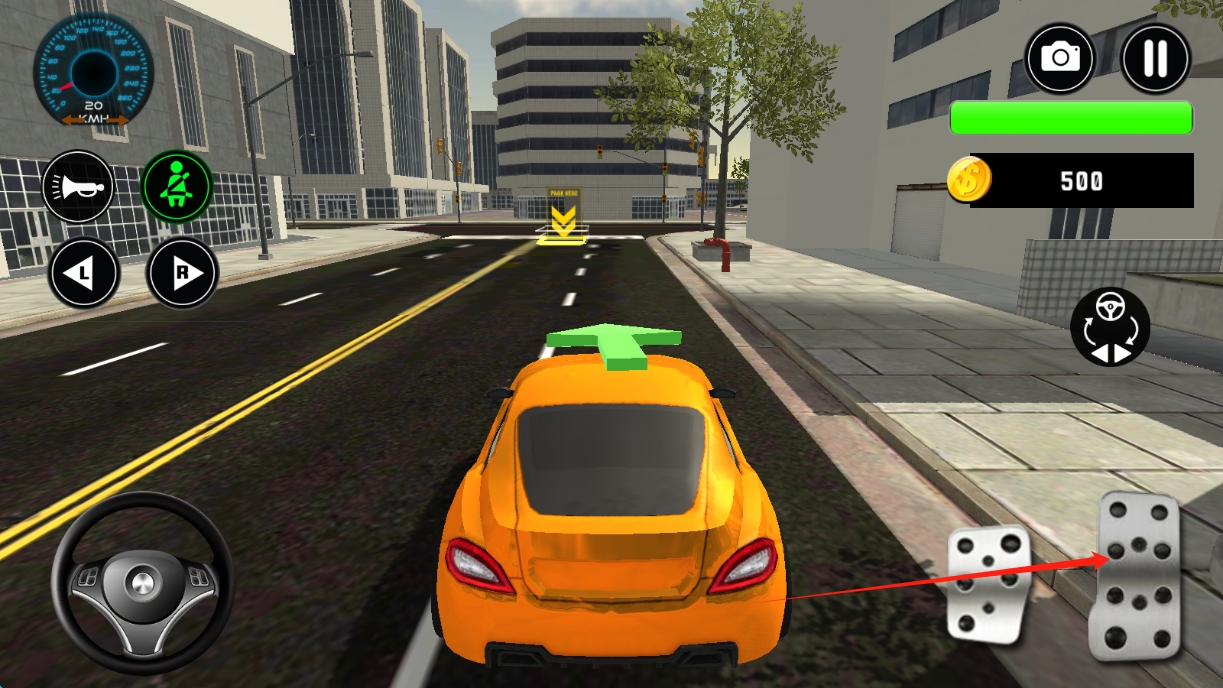Activate the right turn signal
The width and height of the screenshot is (1223, 688).
182,273
